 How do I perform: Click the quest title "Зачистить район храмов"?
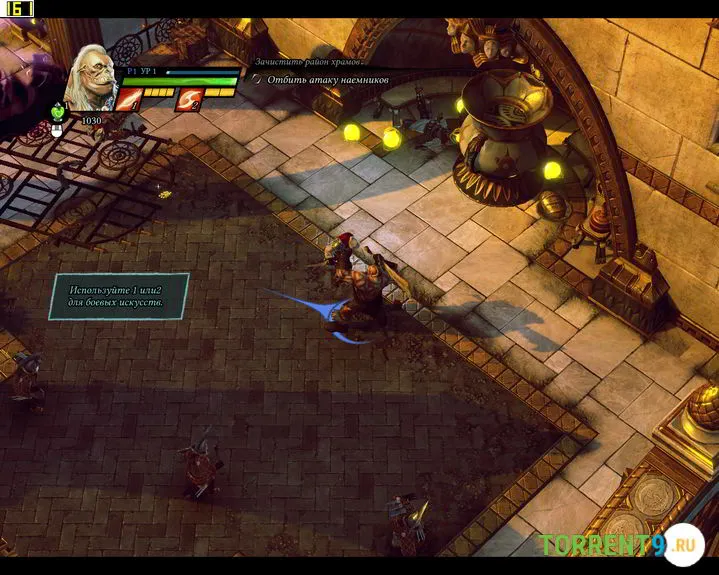(x=310, y=62)
